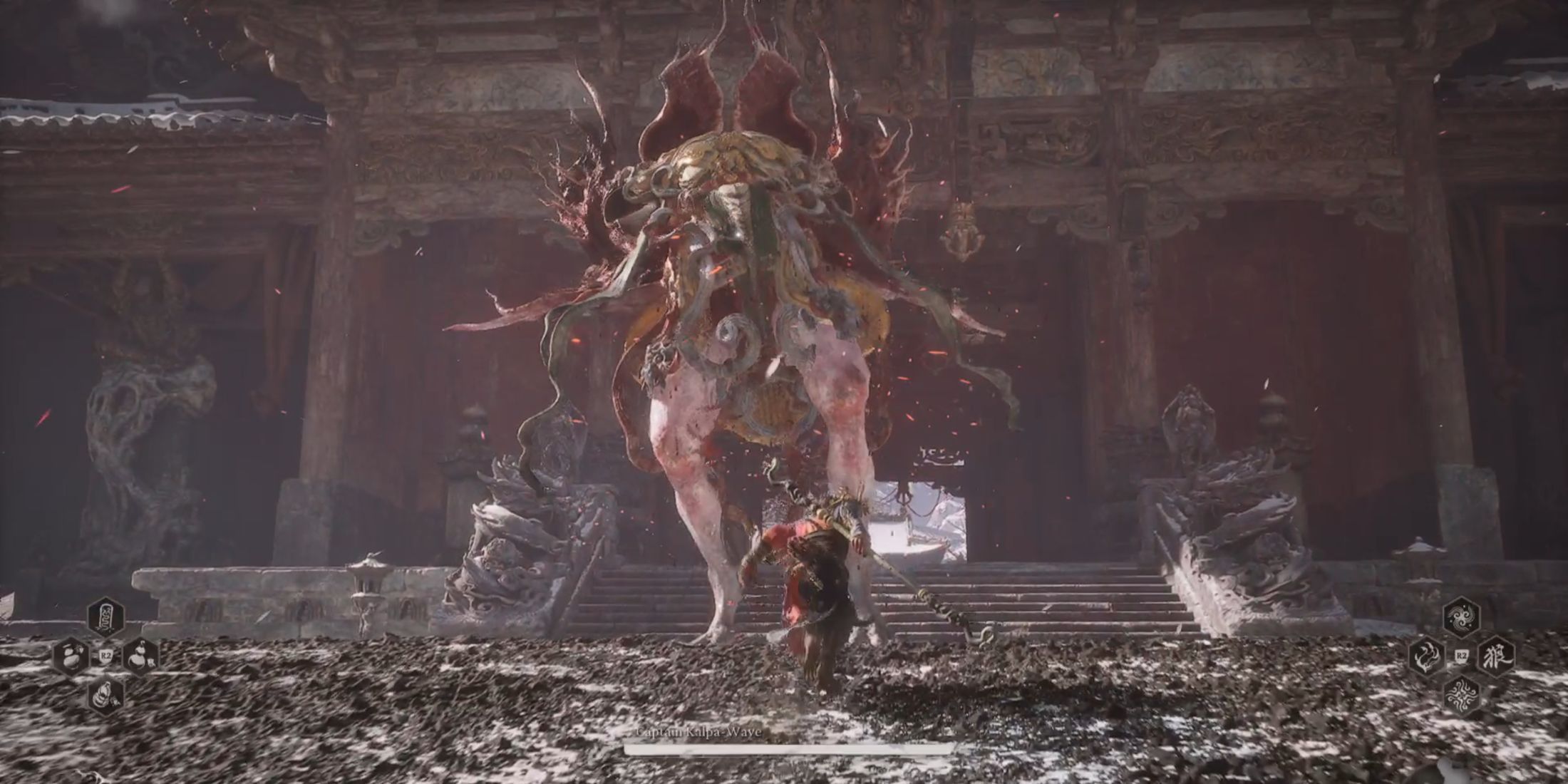Select the fox spirit spell icon

tap(1428, 656)
